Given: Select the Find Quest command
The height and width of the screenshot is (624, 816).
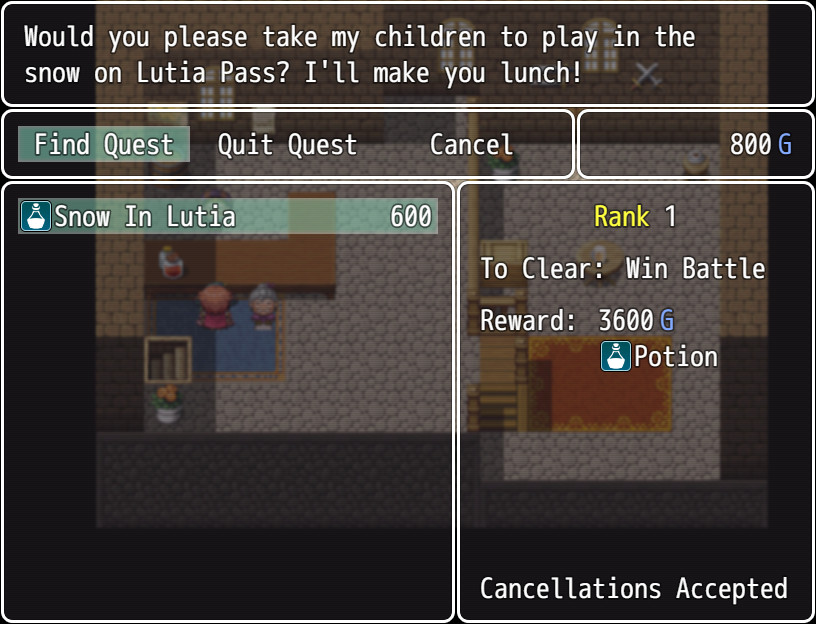Looking at the screenshot, I should pos(104,145).
